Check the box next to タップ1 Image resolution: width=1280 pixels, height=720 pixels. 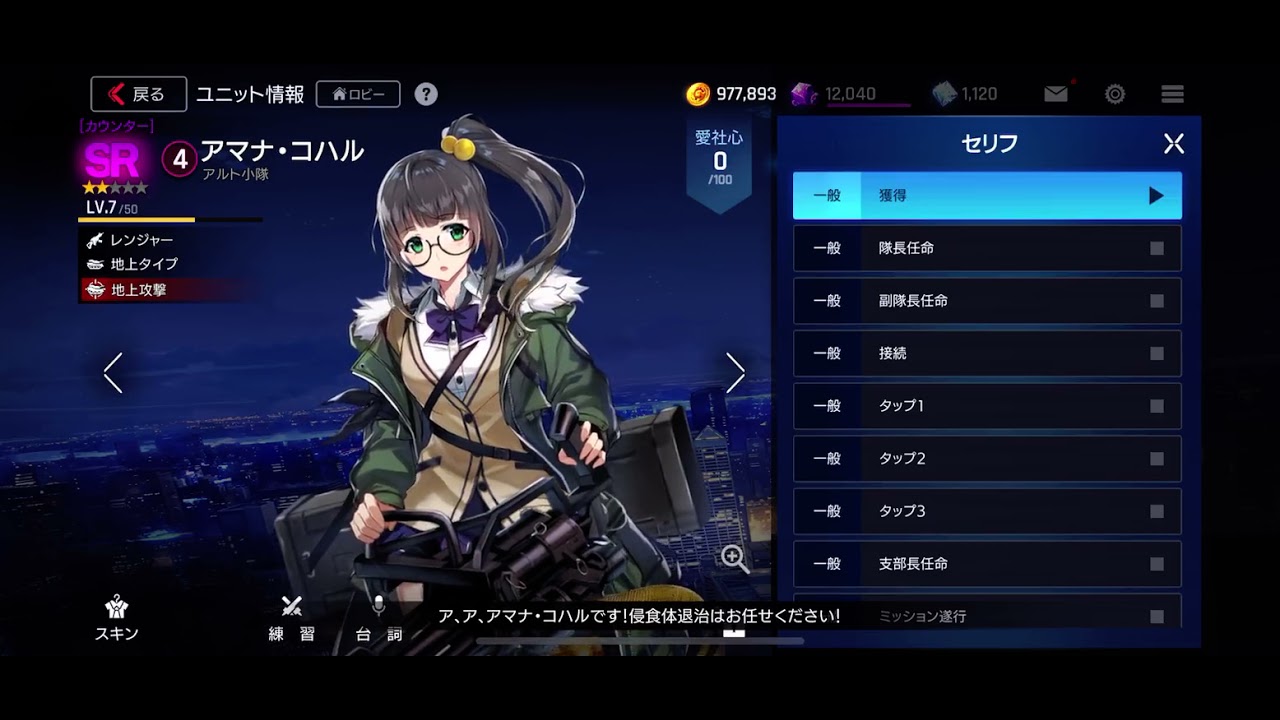pyautogui.click(x=1158, y=406)
